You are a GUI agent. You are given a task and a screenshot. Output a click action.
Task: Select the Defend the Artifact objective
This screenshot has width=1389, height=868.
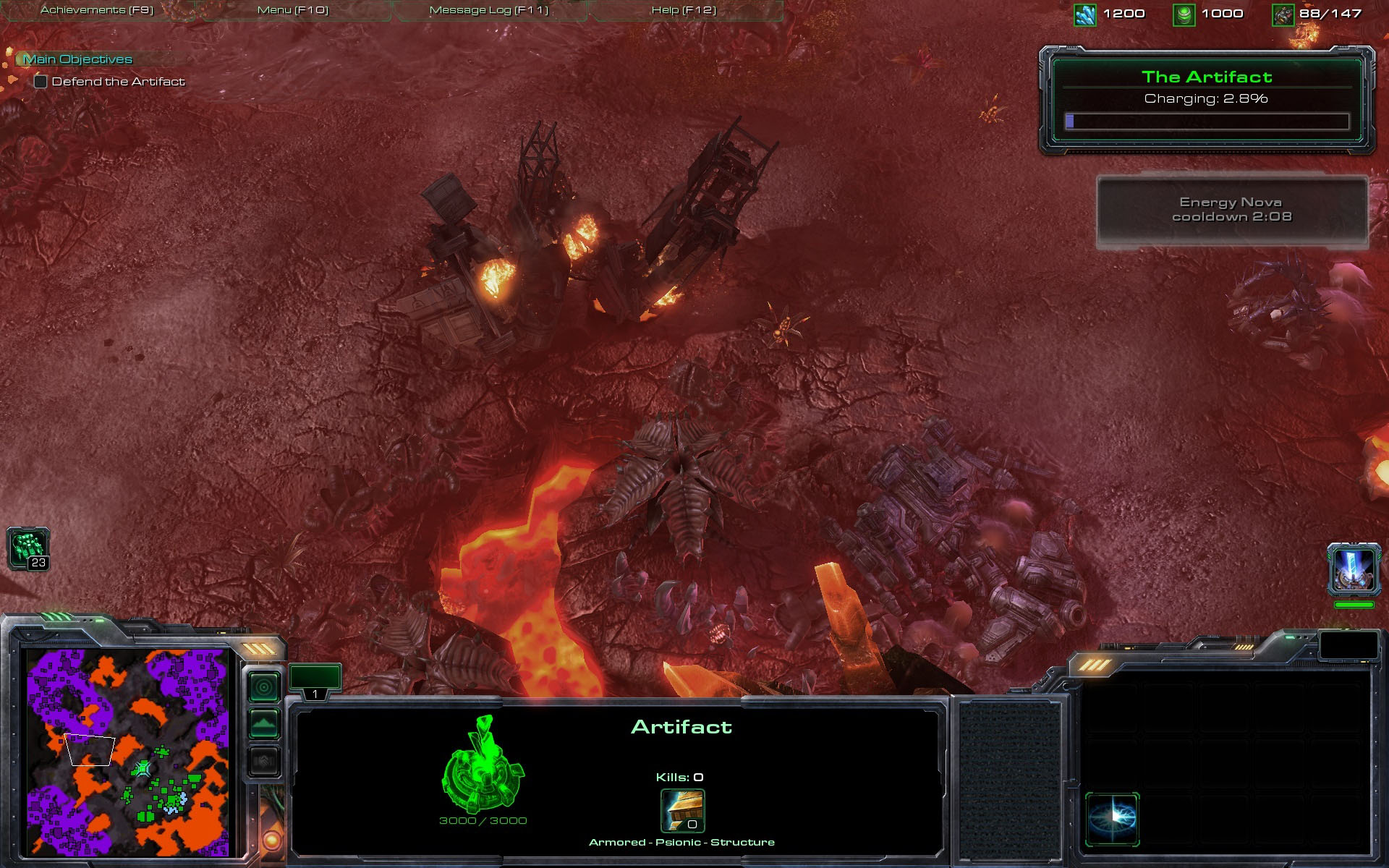click(118, 82)
